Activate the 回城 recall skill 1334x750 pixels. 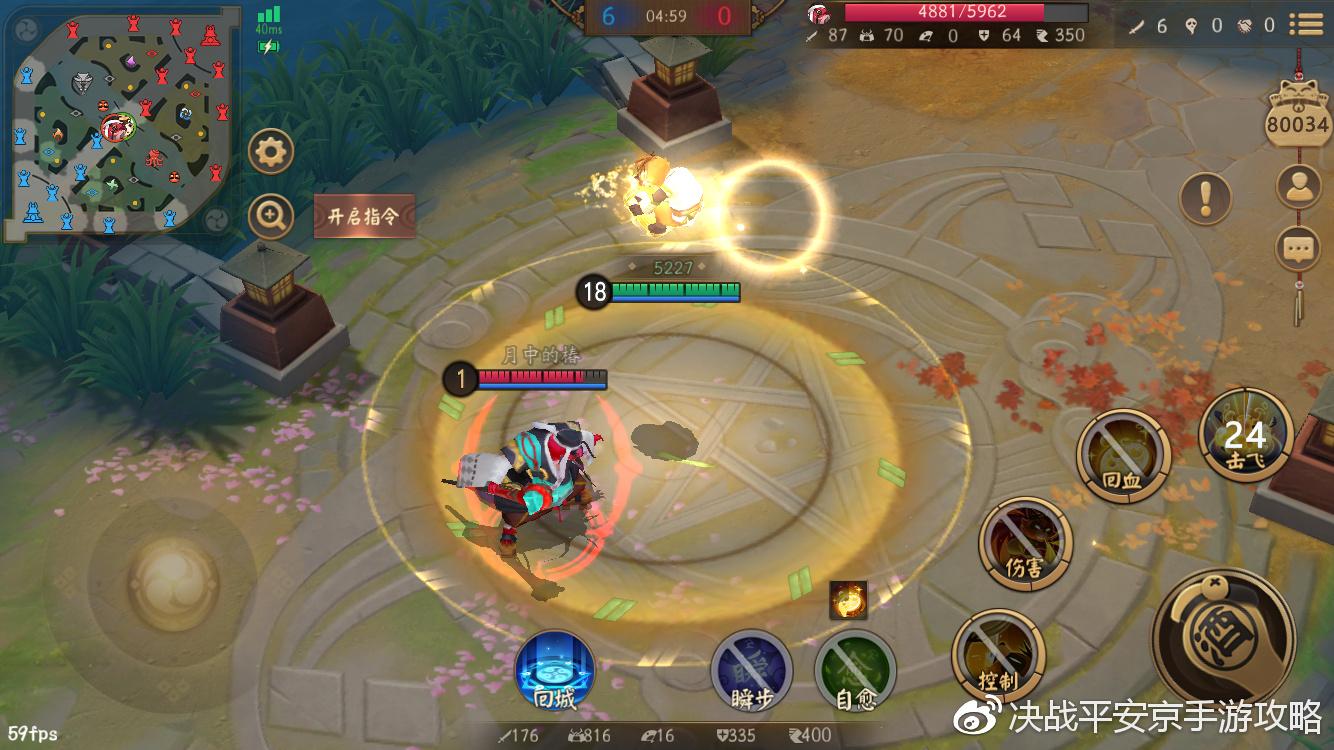[x=555, y=671]
